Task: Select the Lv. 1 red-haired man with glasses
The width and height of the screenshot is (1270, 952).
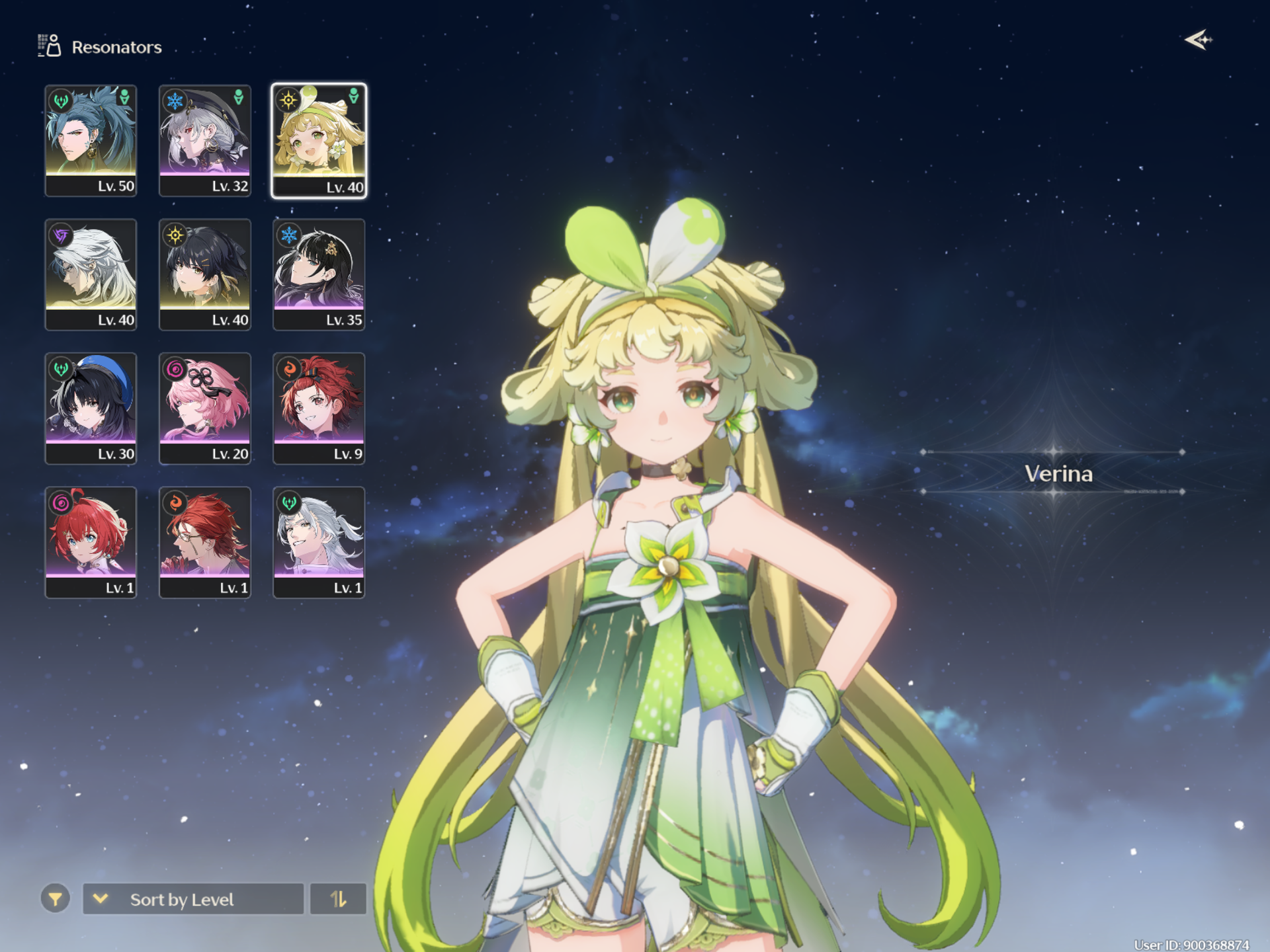Action: [x=205, y=542]
